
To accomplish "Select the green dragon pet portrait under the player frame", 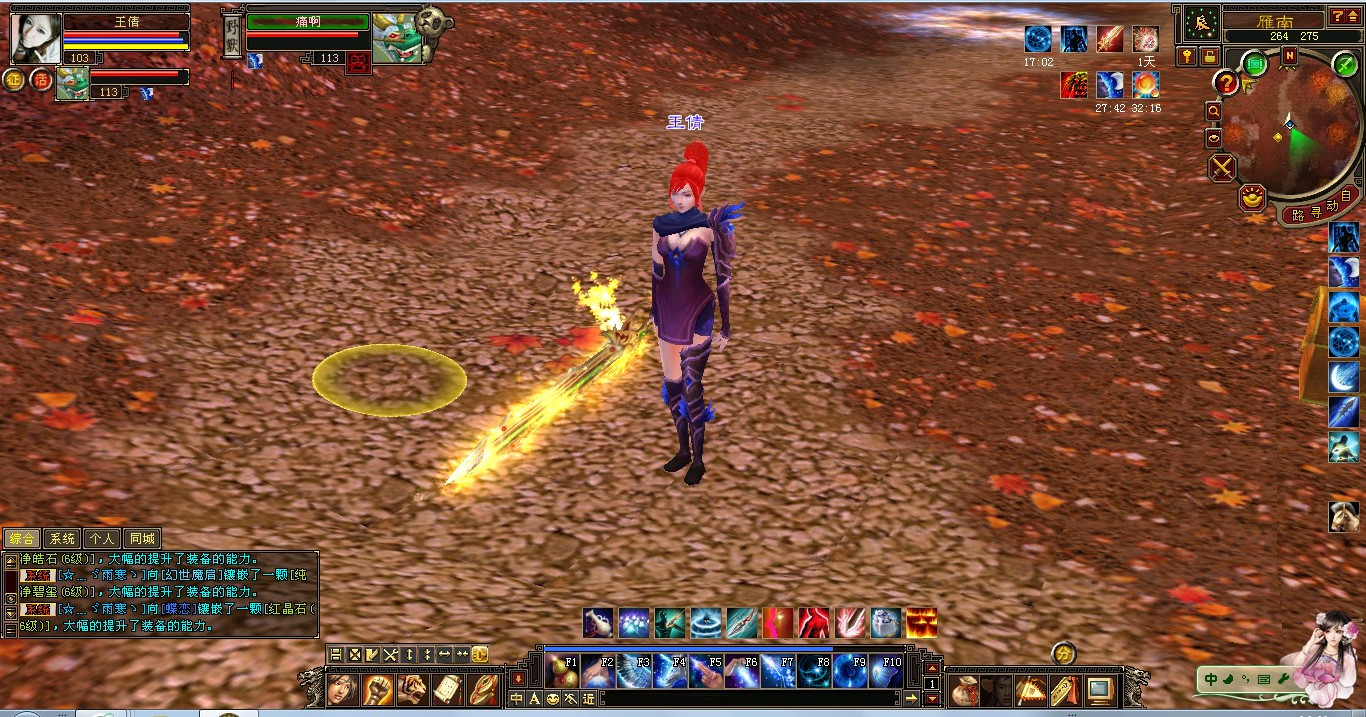I will (72, 84).
